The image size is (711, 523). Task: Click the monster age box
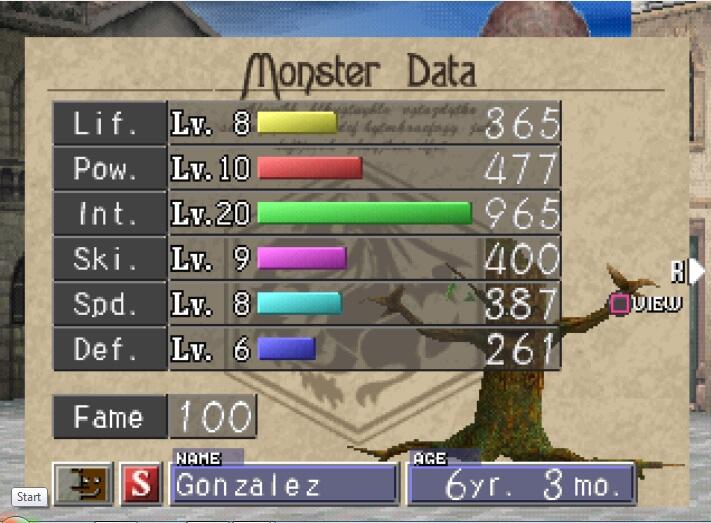tap(520, 485)
